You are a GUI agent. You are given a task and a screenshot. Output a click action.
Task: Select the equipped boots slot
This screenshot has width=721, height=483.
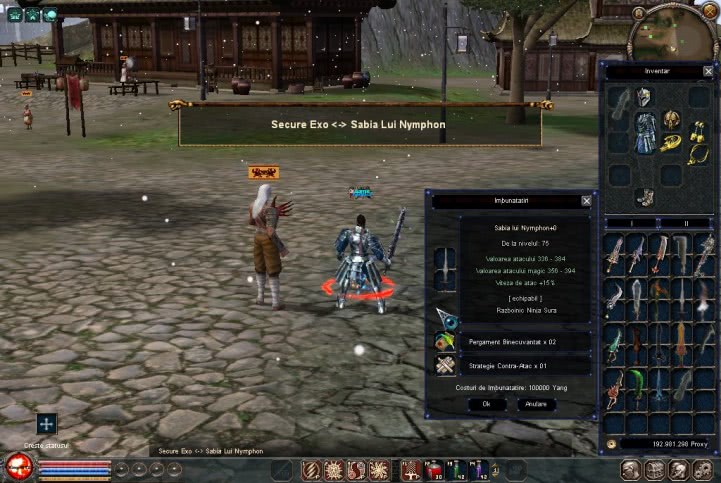[x=645, y=196]
